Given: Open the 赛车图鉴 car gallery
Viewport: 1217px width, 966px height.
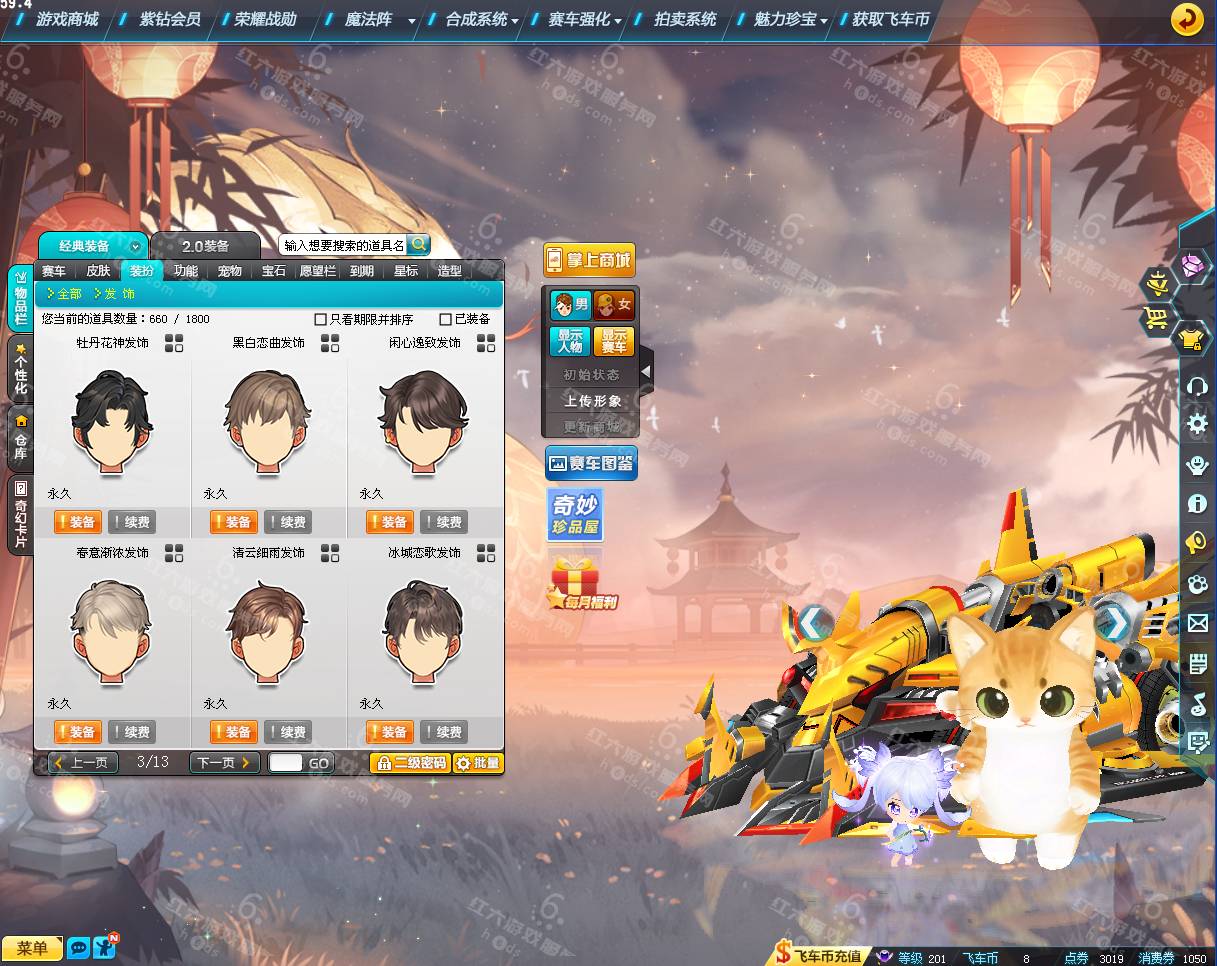Looking at the screenshot, I should pos(590,463).
